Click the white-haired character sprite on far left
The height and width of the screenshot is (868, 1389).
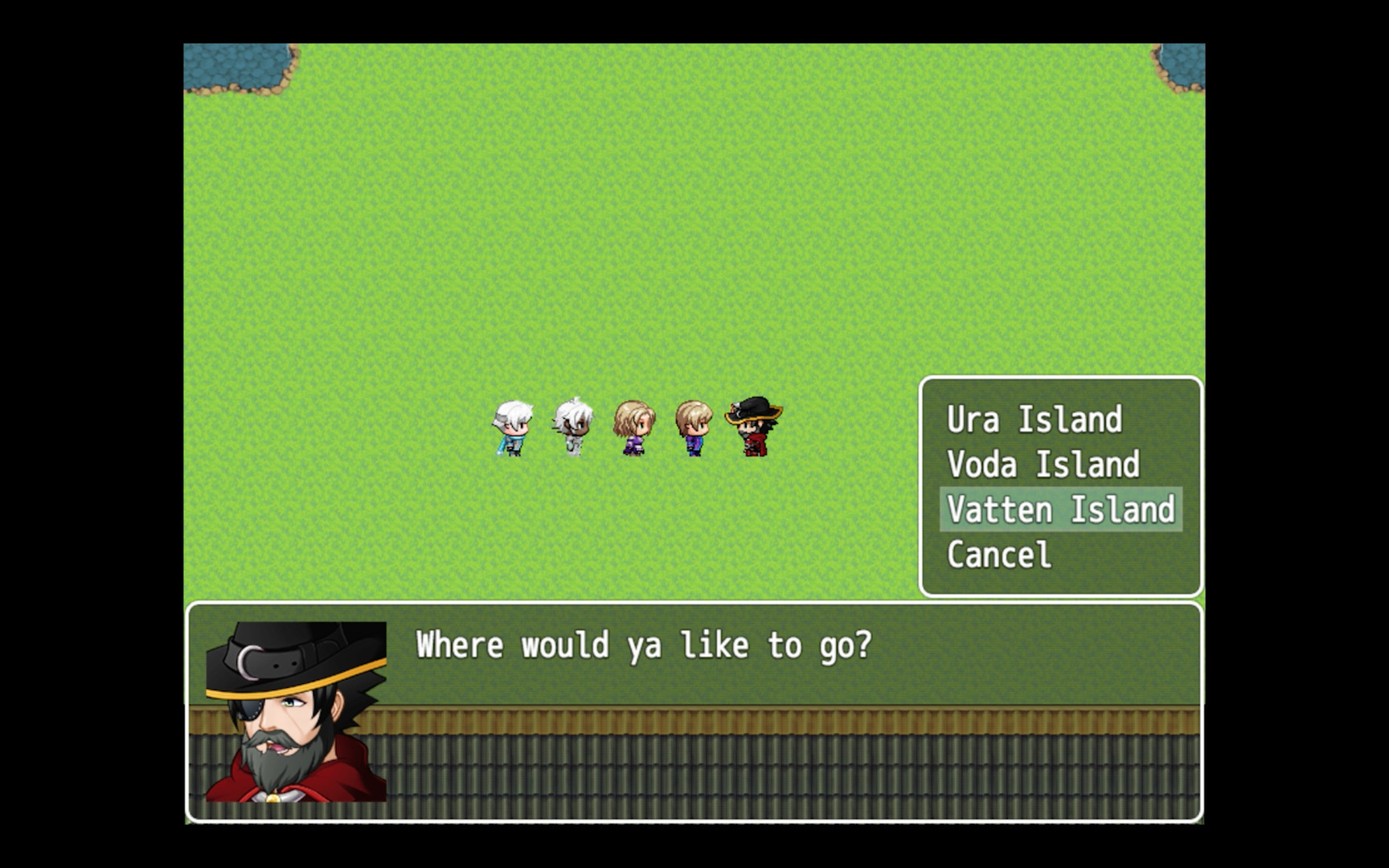[x=511, y=426]
